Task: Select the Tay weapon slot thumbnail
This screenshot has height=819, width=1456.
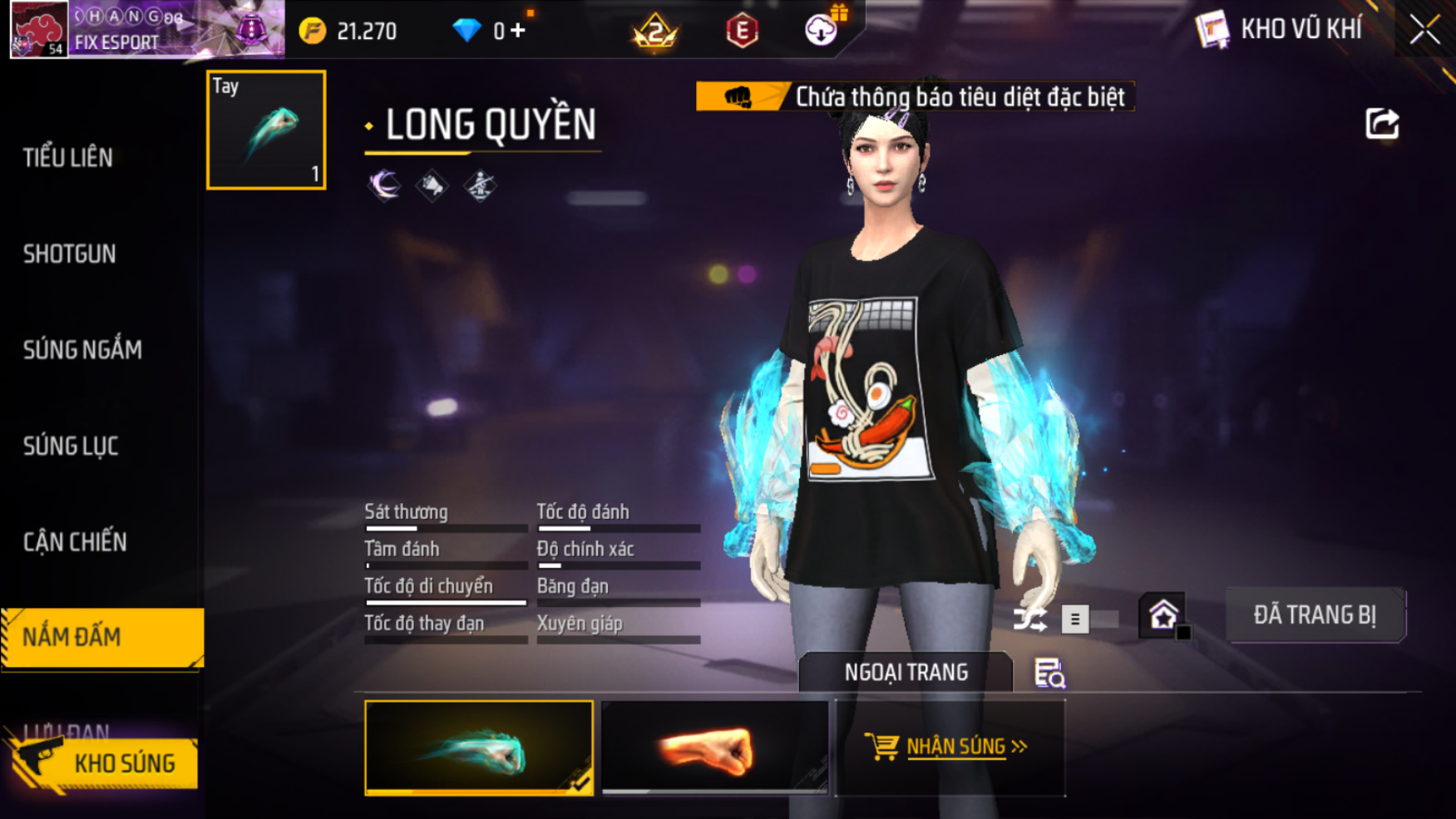Action: [x=266, y=130]
